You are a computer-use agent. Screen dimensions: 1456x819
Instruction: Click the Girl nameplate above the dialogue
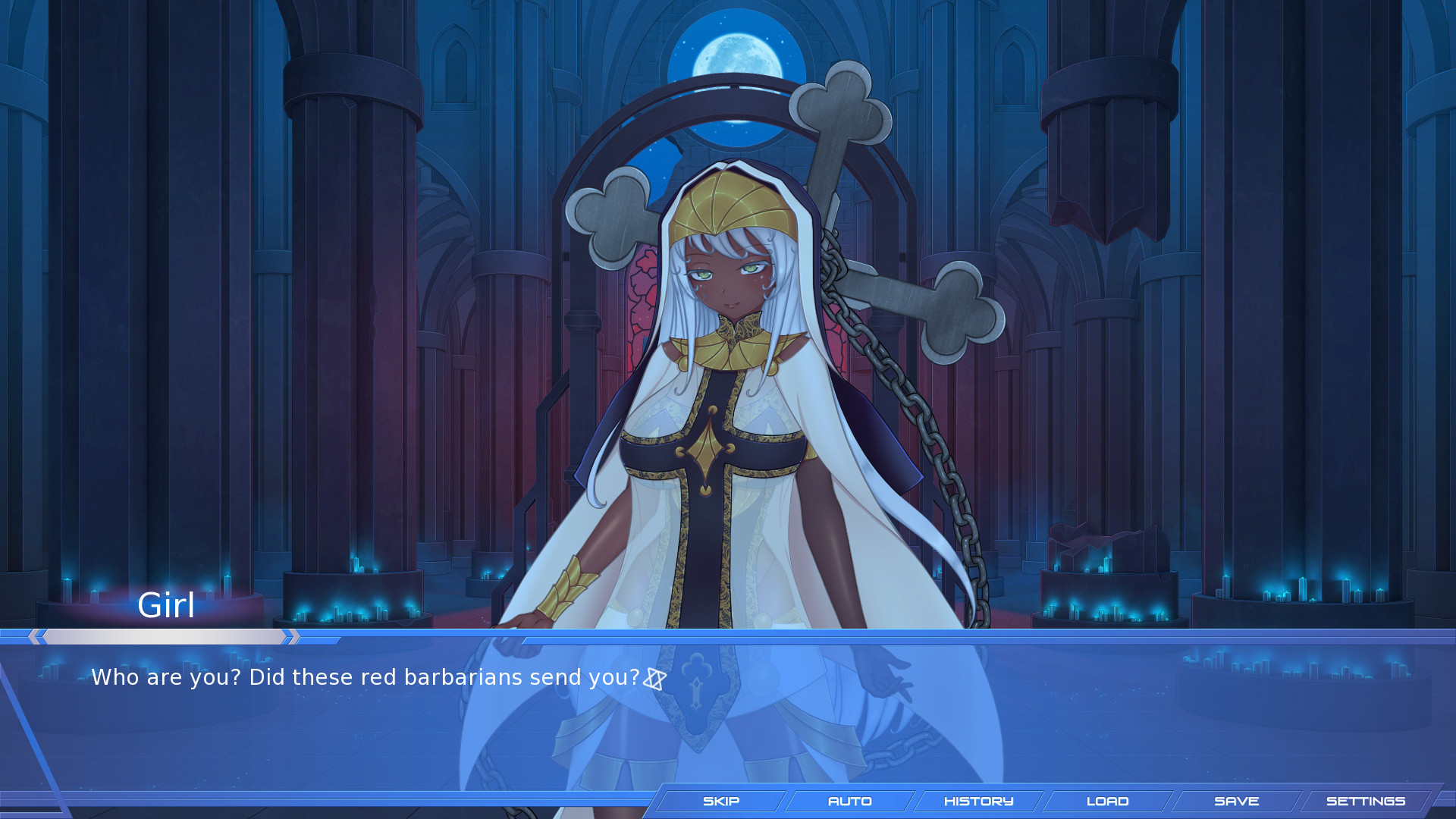click(168, 606)
